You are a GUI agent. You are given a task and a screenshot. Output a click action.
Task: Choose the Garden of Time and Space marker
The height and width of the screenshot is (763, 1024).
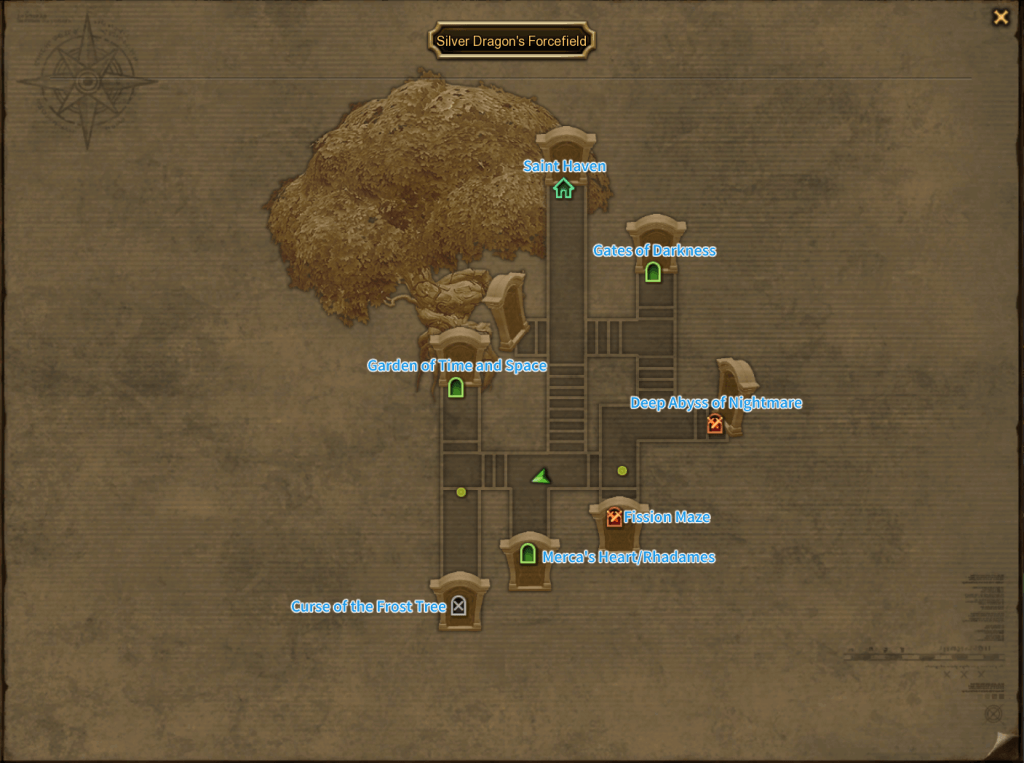point(456,387)
